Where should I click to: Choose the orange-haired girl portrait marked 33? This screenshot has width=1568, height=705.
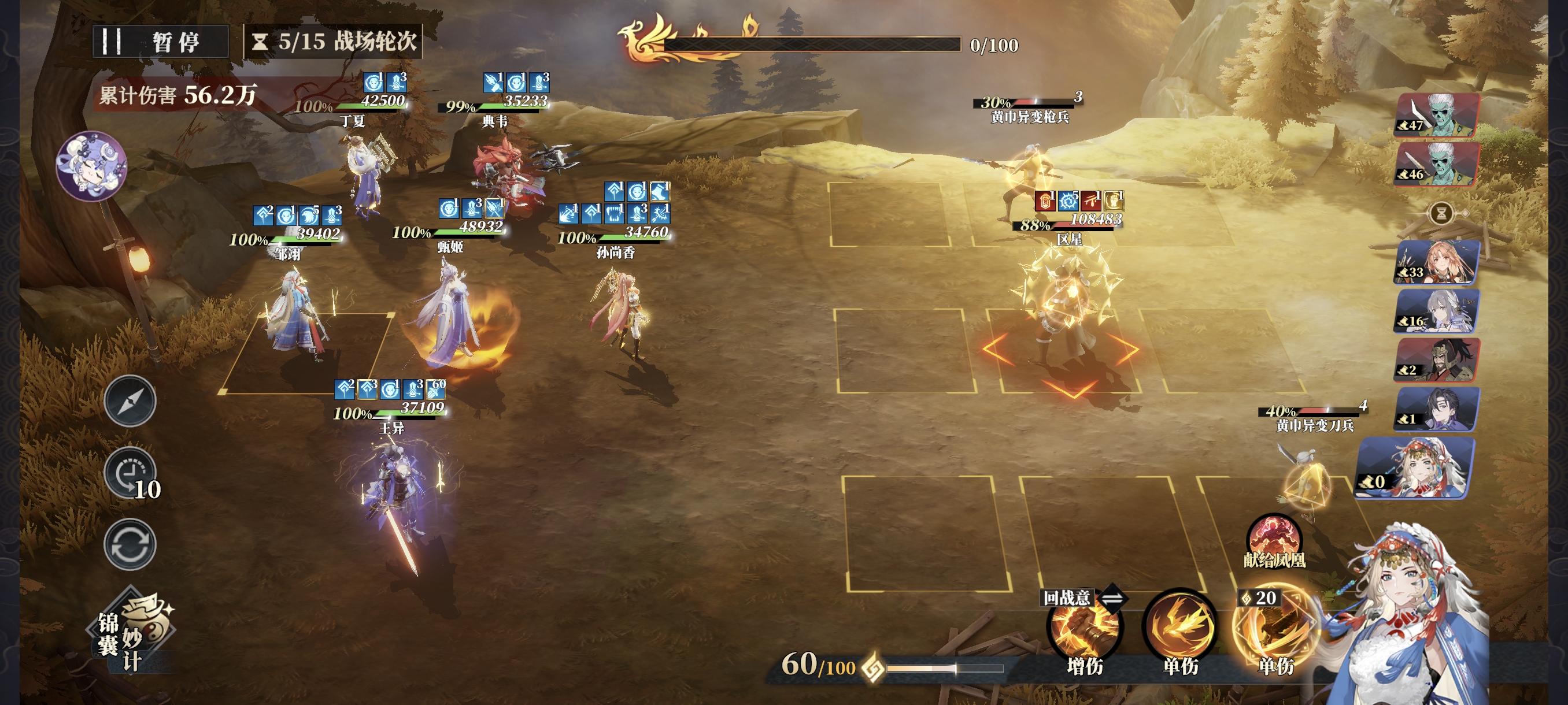1437,262
